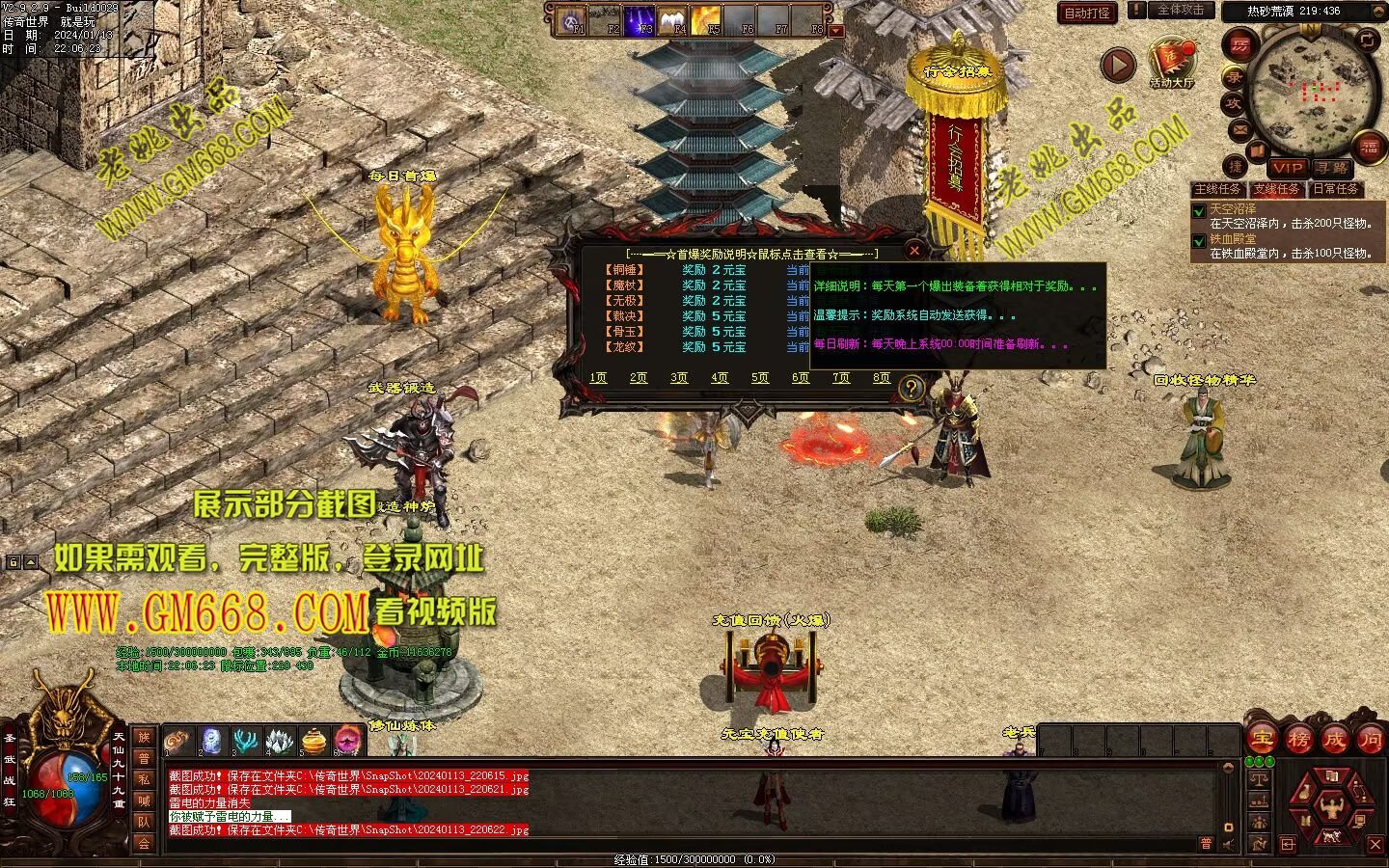Select the 全体攻击 attack mode button
The height and width of the screenshot is (868, 1389).
[x=1181, y=10]
